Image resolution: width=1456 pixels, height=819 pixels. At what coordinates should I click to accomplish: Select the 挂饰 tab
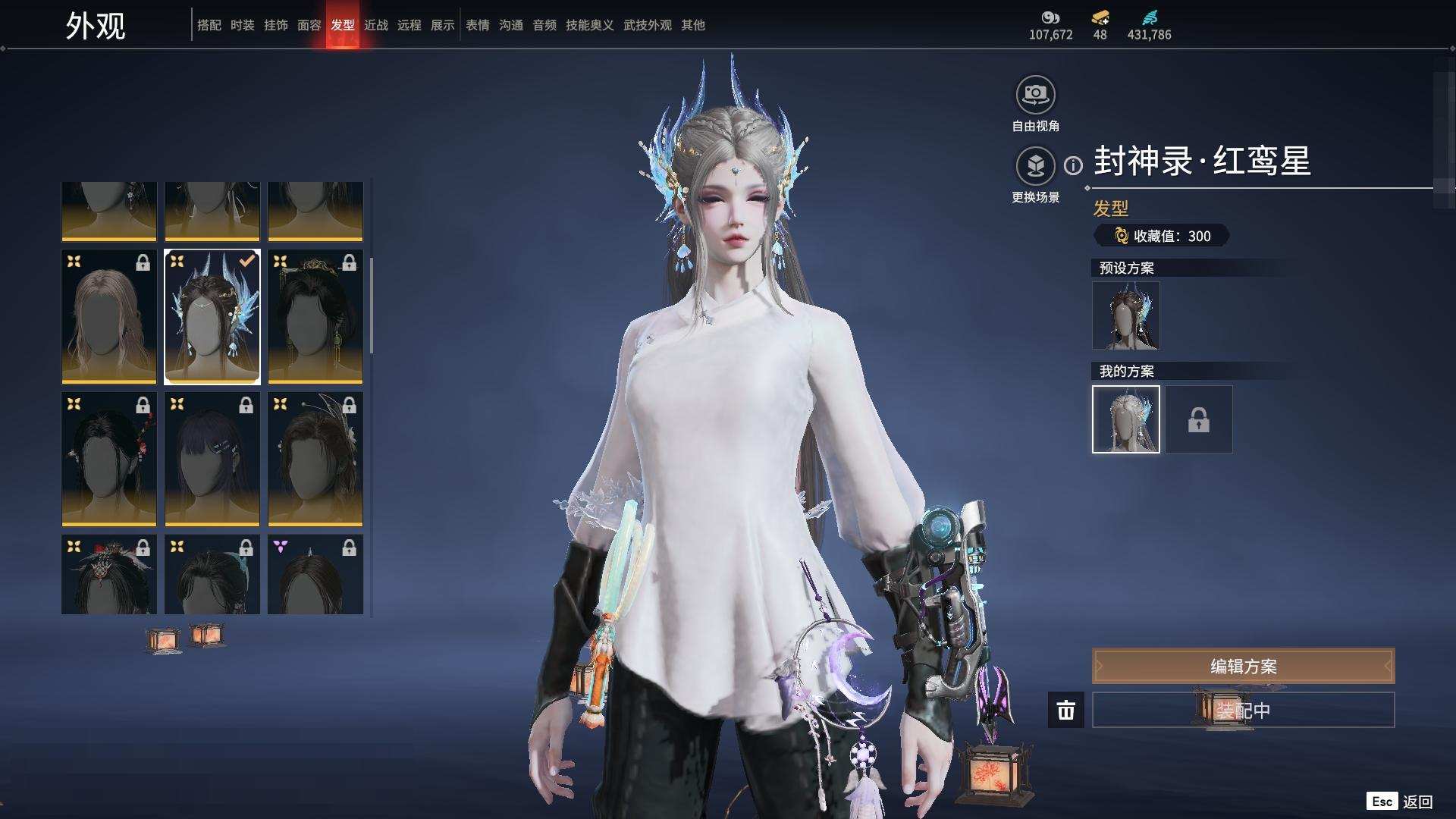pyautogui.click(x=275, y=25)
